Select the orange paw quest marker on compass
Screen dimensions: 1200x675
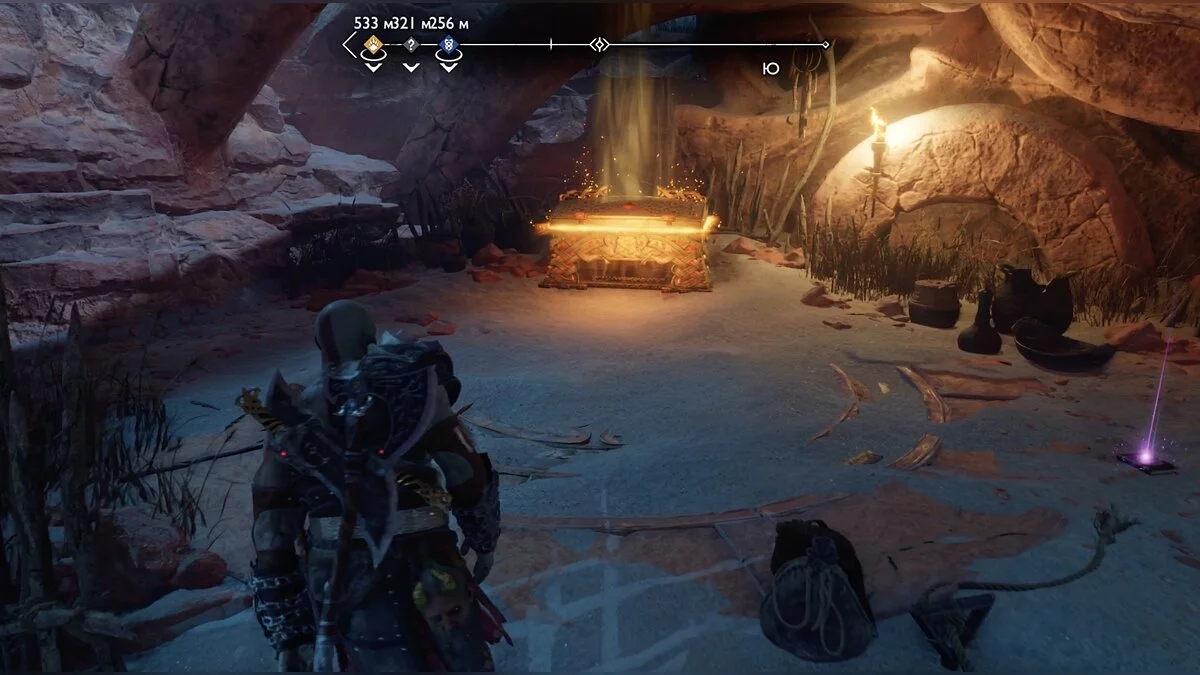coord(373,44)
